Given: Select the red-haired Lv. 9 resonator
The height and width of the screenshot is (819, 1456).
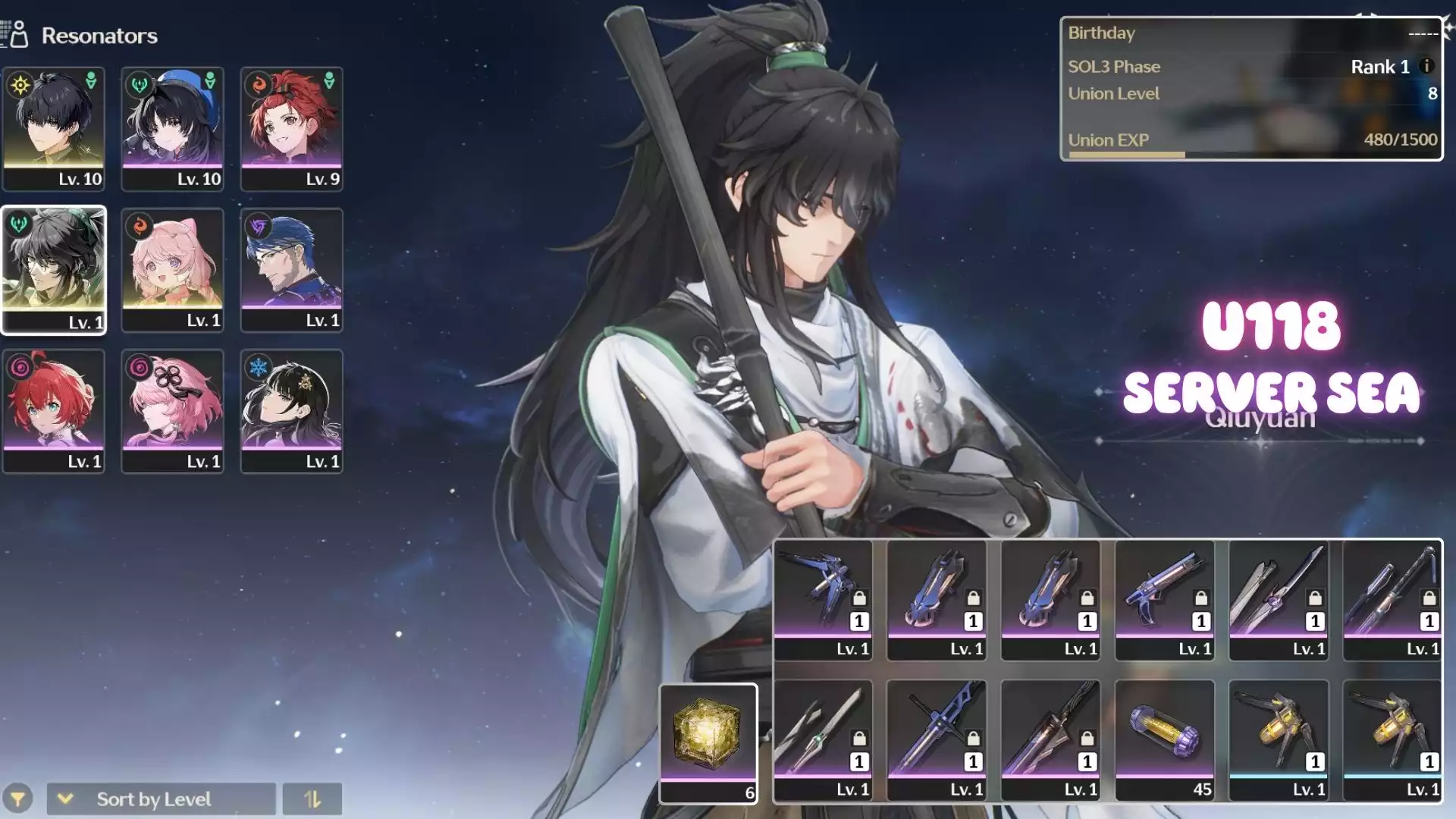Looking at the screenshot, I should 291,128.
